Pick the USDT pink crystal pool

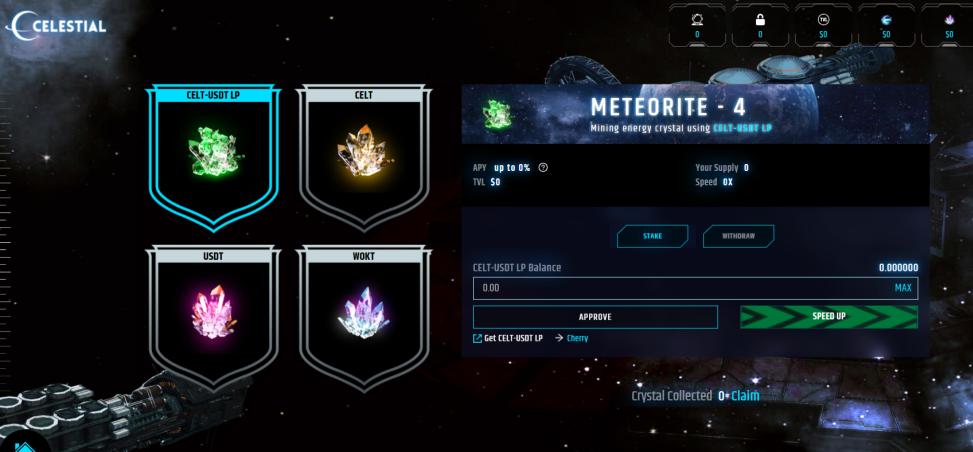tap(213, 314)
